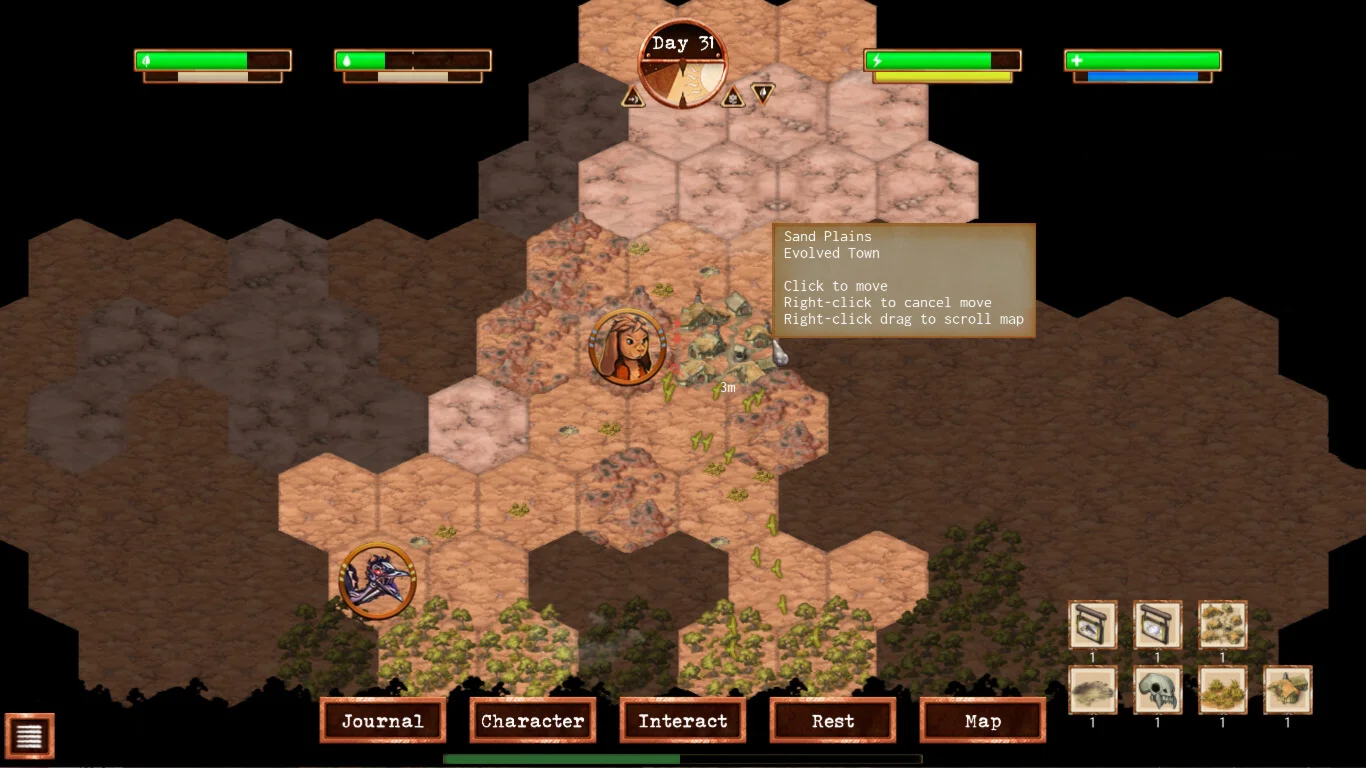The image size is (1366, 768).
Task: Click the arrow status triangle beside the clock
Action: (633, 97)
